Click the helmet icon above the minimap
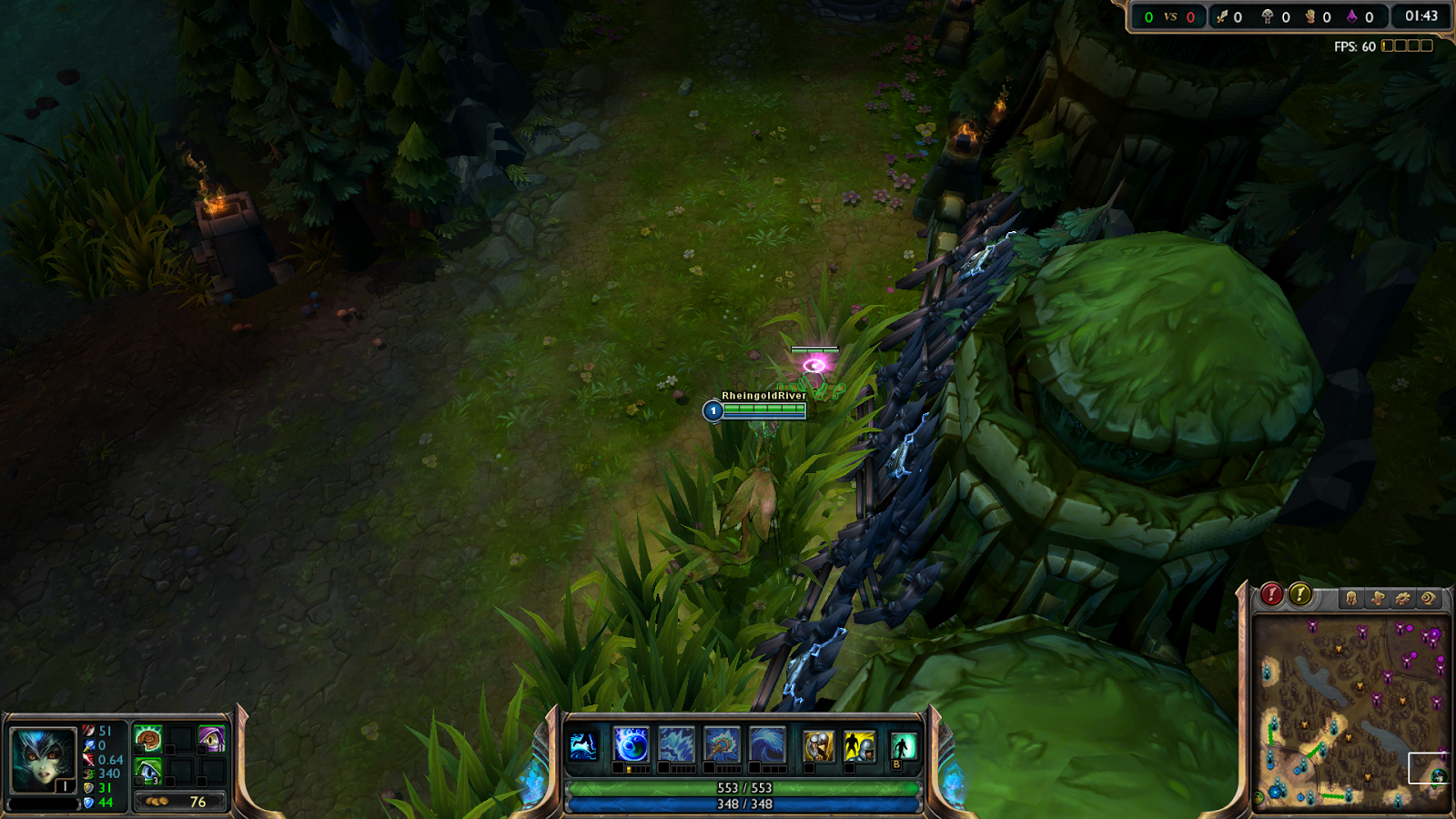This screenshot has width=1456, height=819. click(1351, 597)
